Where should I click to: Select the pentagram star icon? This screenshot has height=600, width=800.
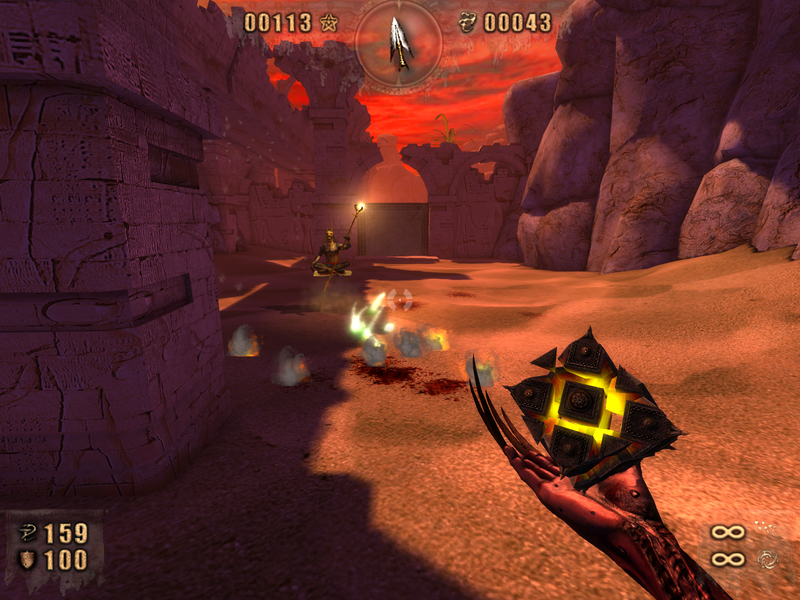[328, 22]
